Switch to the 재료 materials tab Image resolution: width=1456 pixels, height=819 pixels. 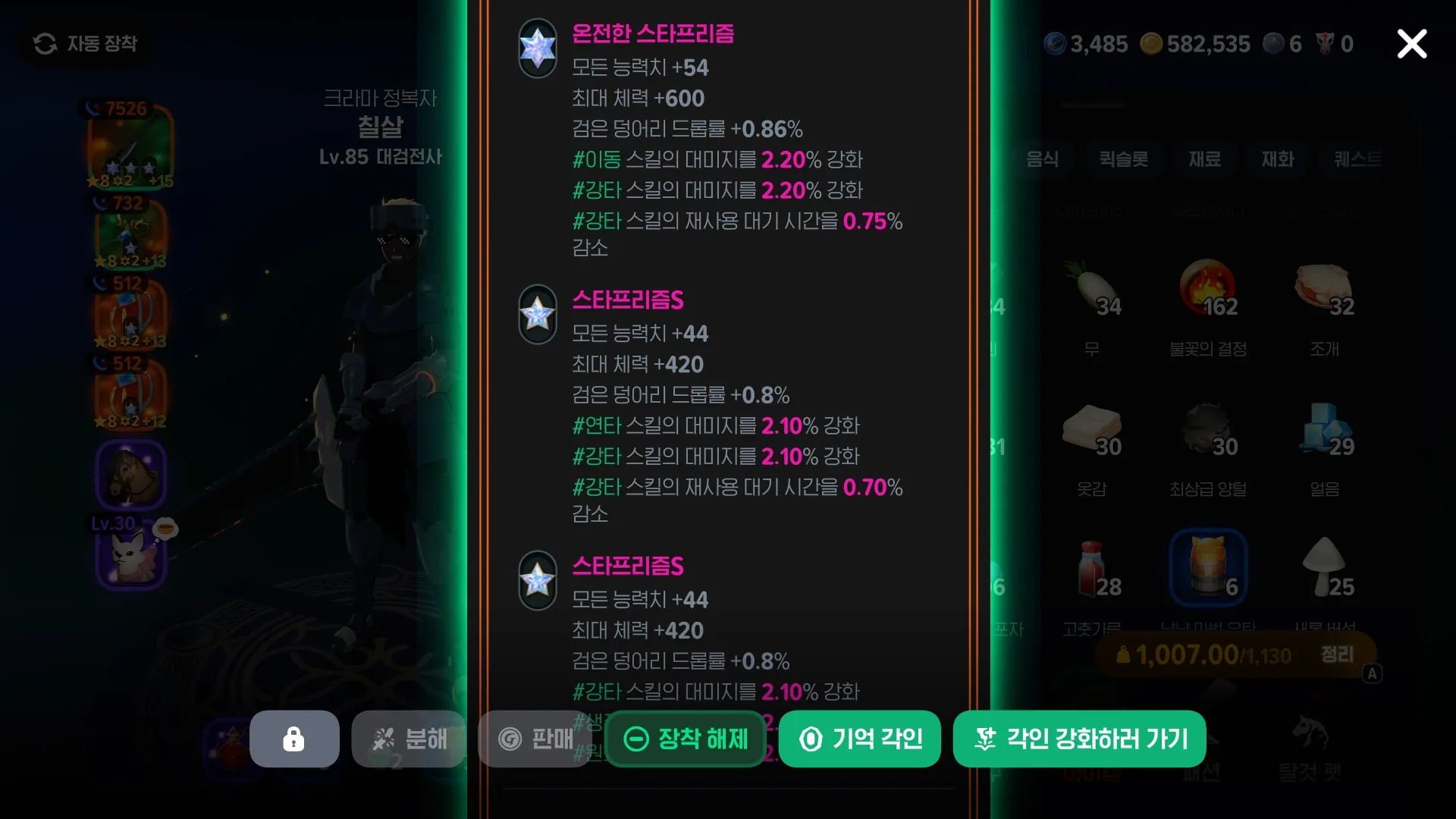(1204, 160)
